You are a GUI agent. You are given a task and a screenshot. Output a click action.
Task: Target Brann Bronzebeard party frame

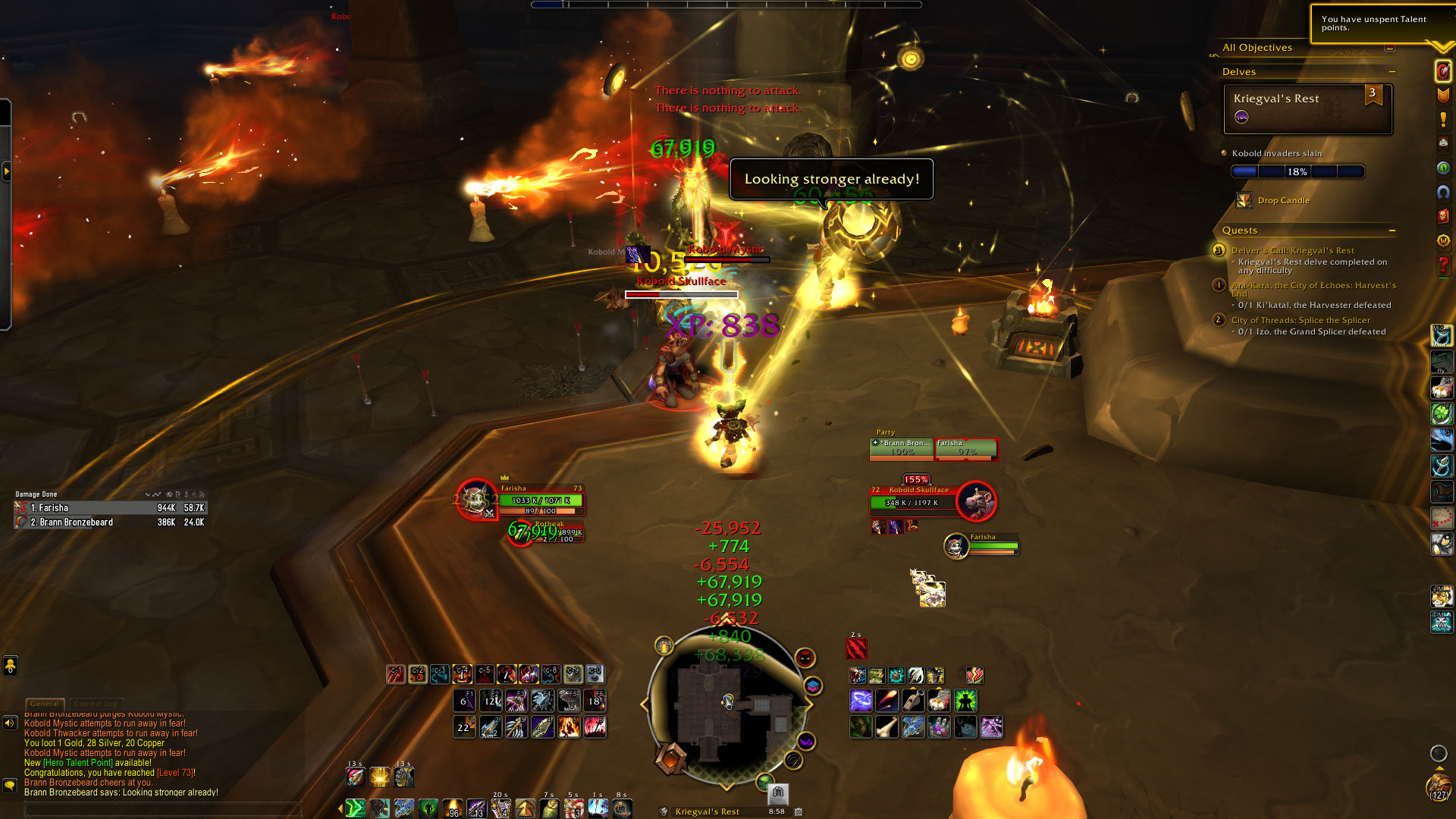coord(902,448)
